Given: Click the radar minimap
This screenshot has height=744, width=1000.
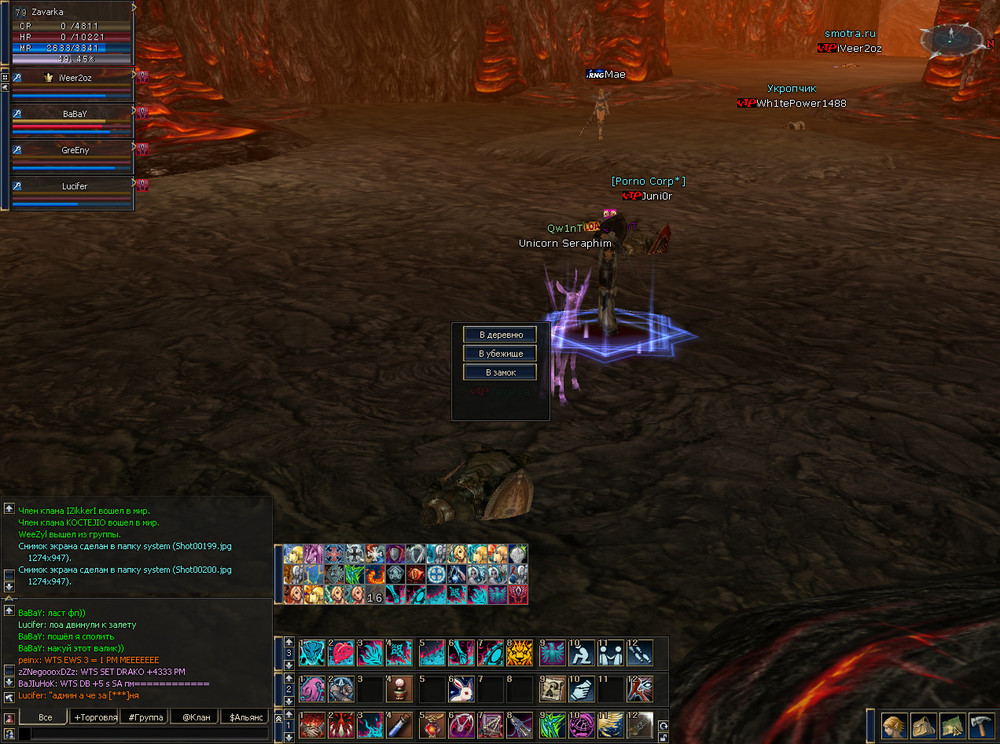Looking at the screenshot, I should pyautogui.click(x=945, y=40).
